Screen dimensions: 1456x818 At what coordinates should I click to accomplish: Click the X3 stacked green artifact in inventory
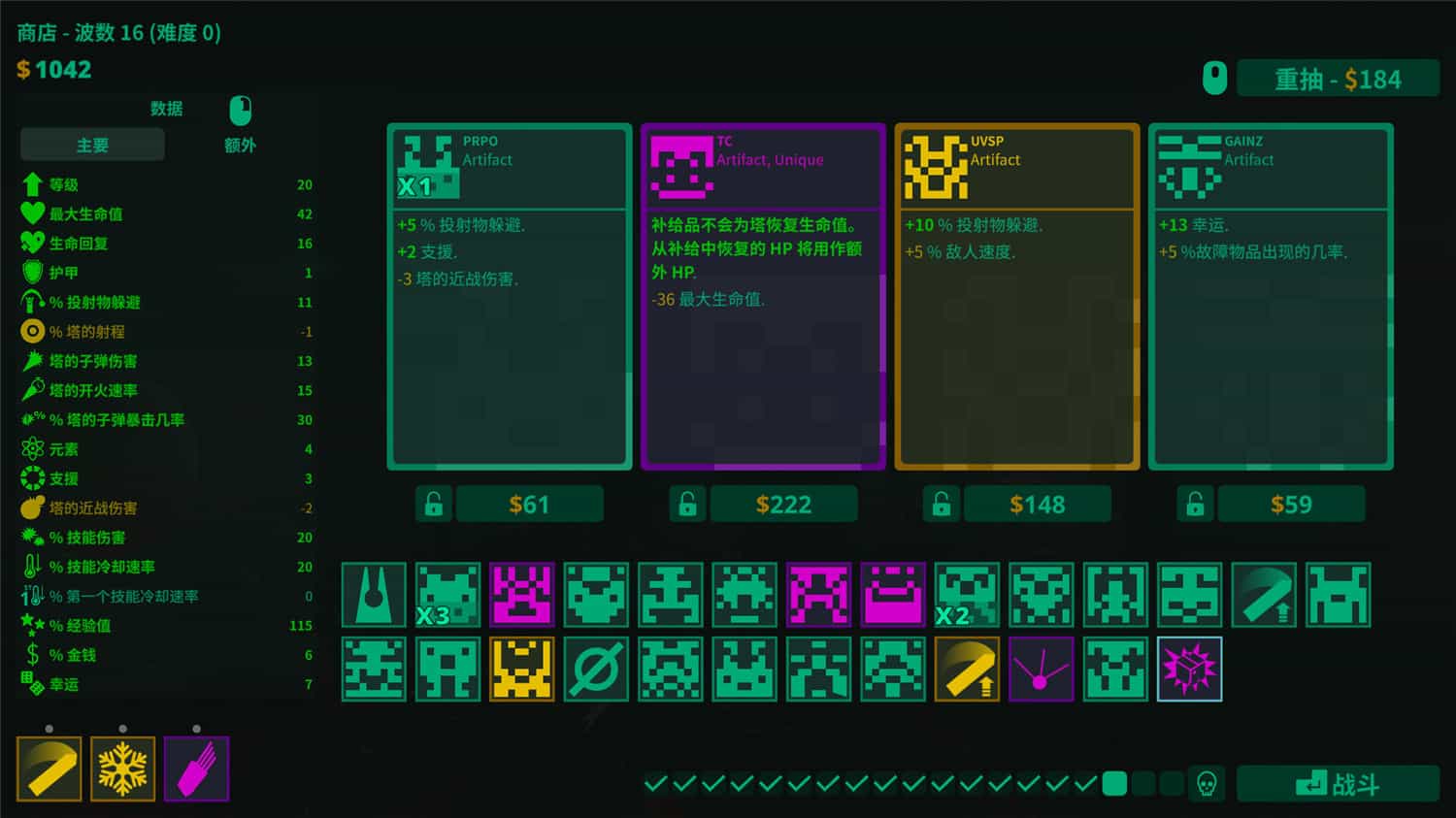(447, 595)
